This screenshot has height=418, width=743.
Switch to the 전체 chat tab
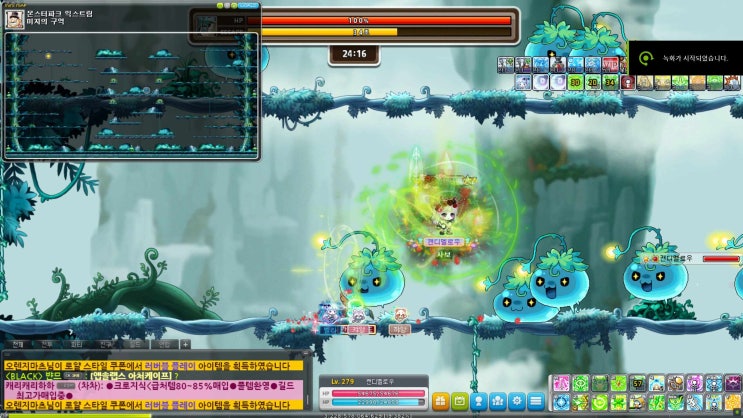click(x=18, y=344)
